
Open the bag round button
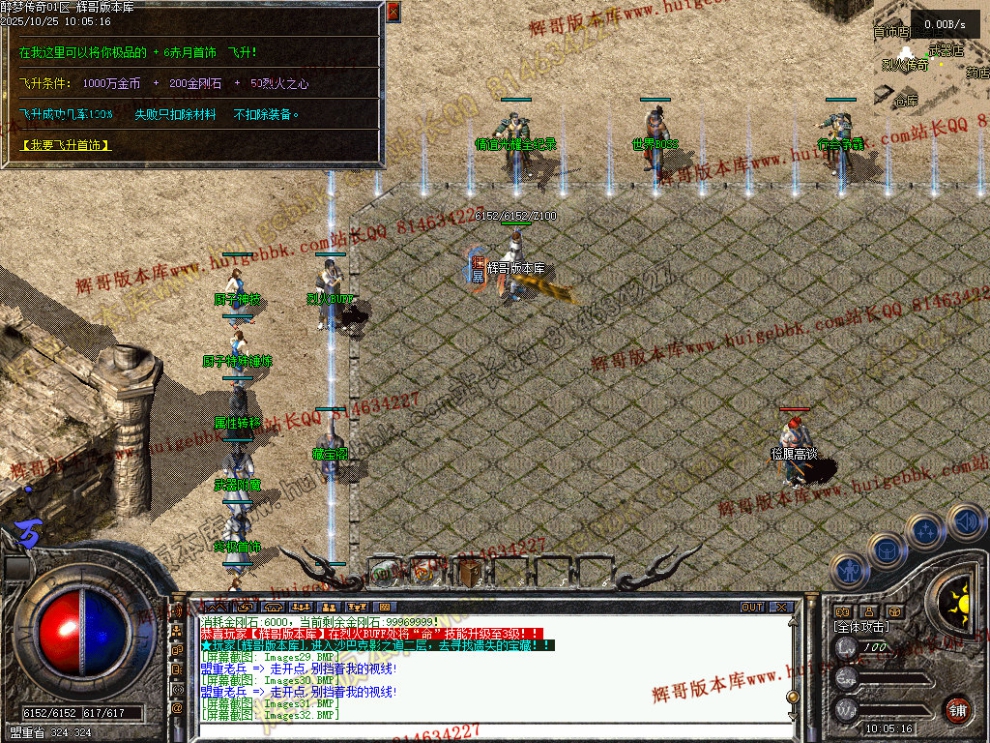(x=887, y=548)
